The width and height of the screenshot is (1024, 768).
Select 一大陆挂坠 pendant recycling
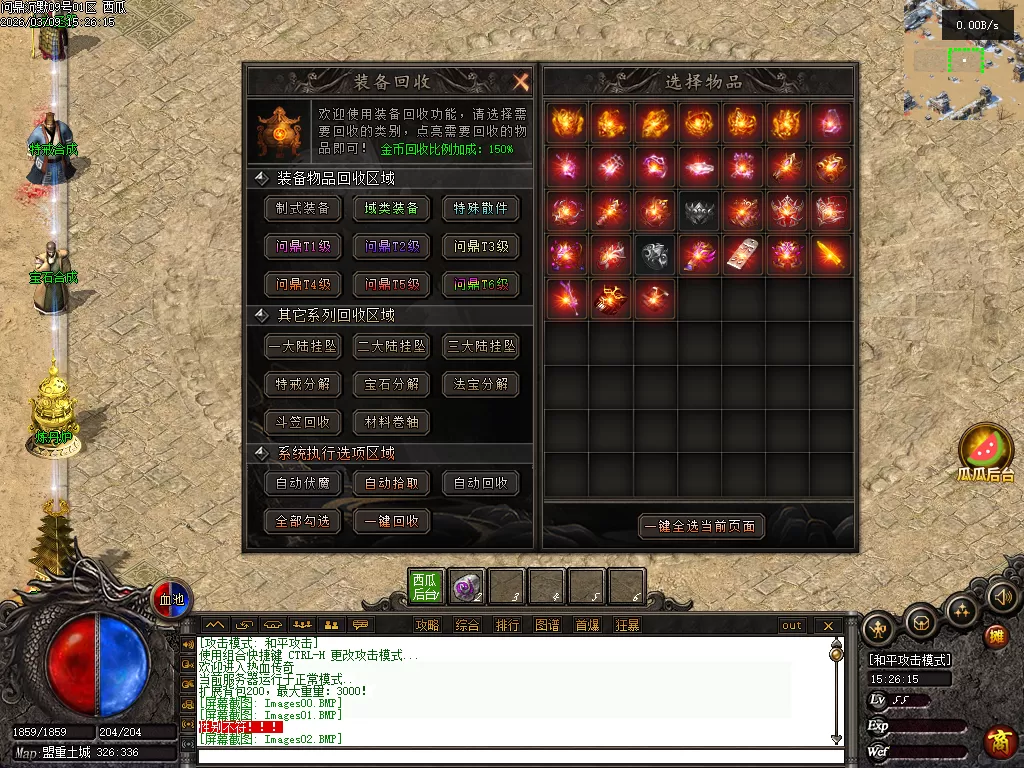[303, 346]
